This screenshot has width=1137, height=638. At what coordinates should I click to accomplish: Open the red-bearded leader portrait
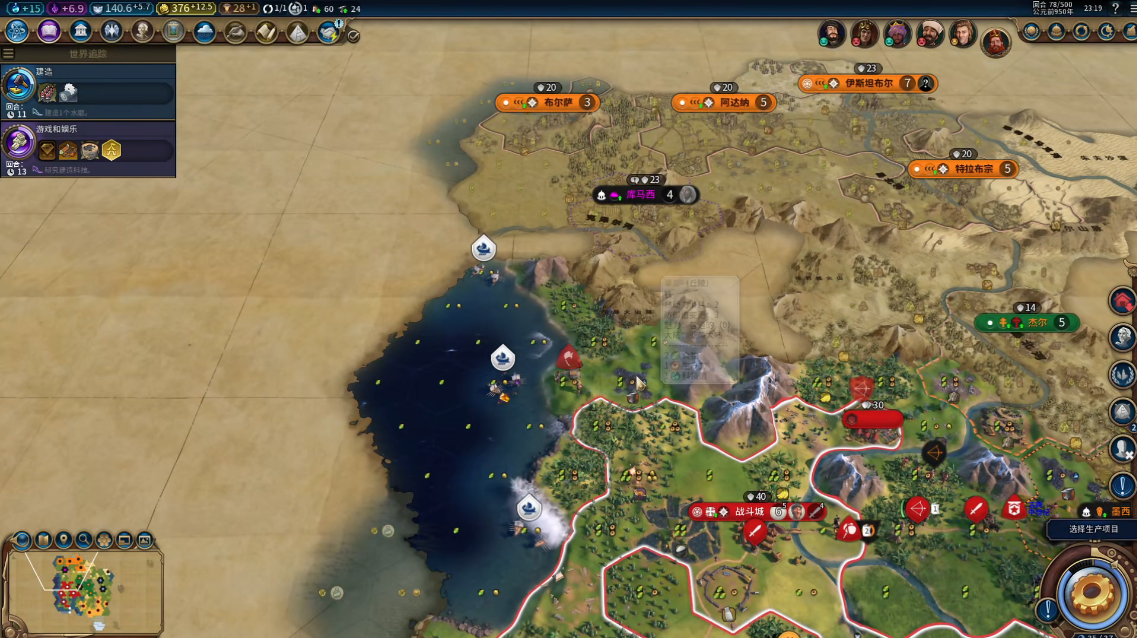(x=995, y=42)
